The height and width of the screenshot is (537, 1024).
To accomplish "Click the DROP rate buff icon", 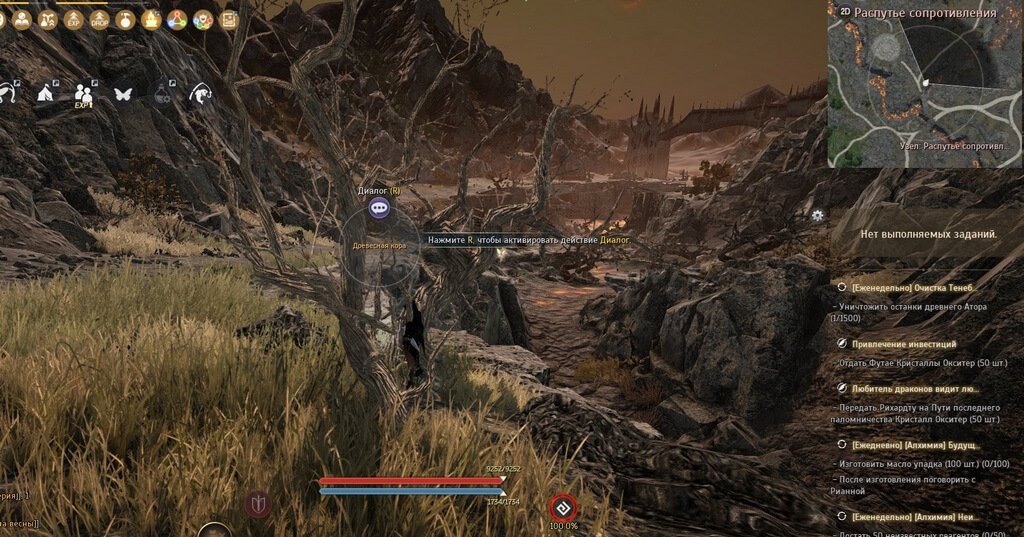I will pyautogui.click(x=99, y=19).
